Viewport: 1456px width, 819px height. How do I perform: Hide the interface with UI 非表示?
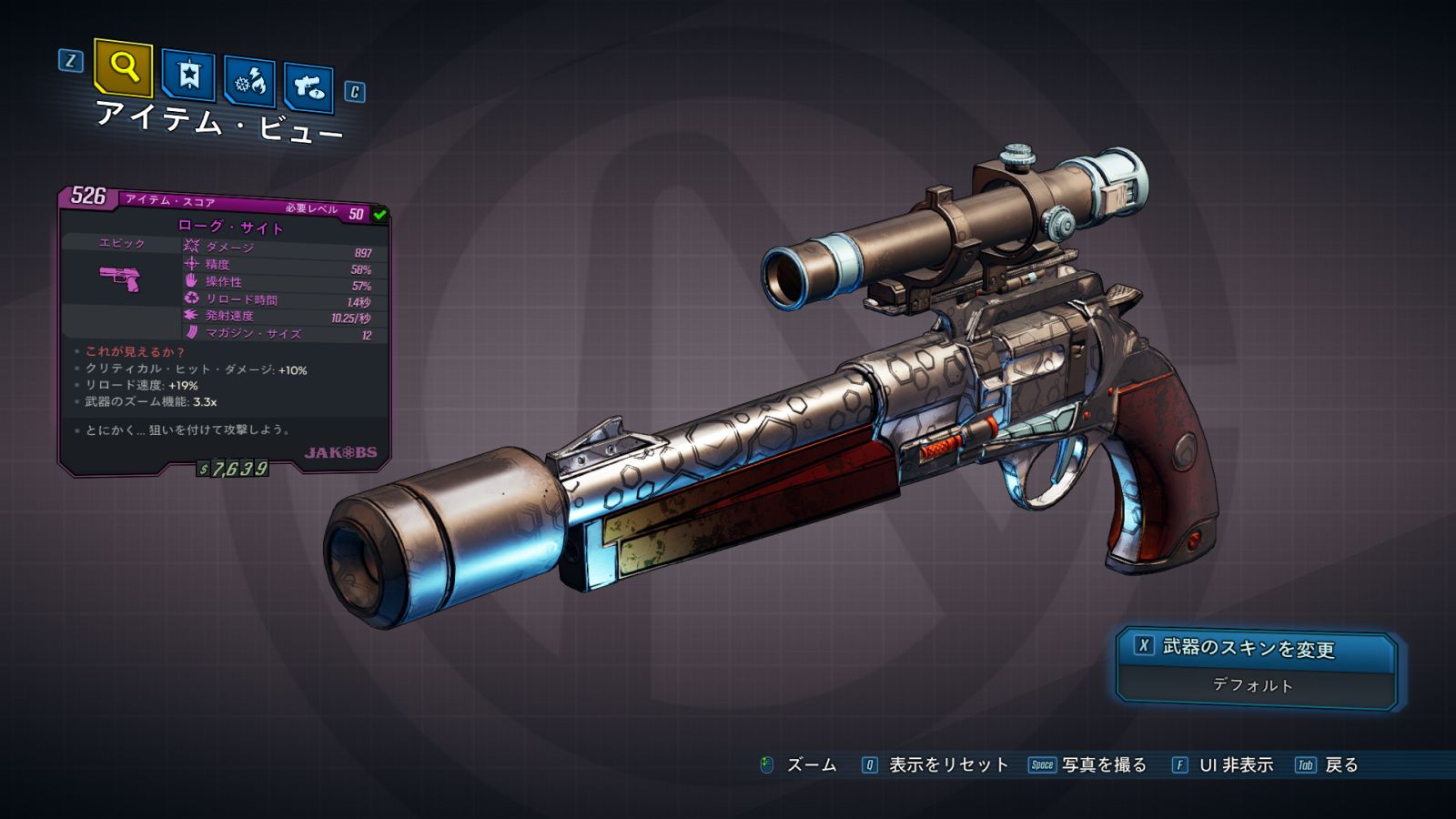[x=1223, y=765]
